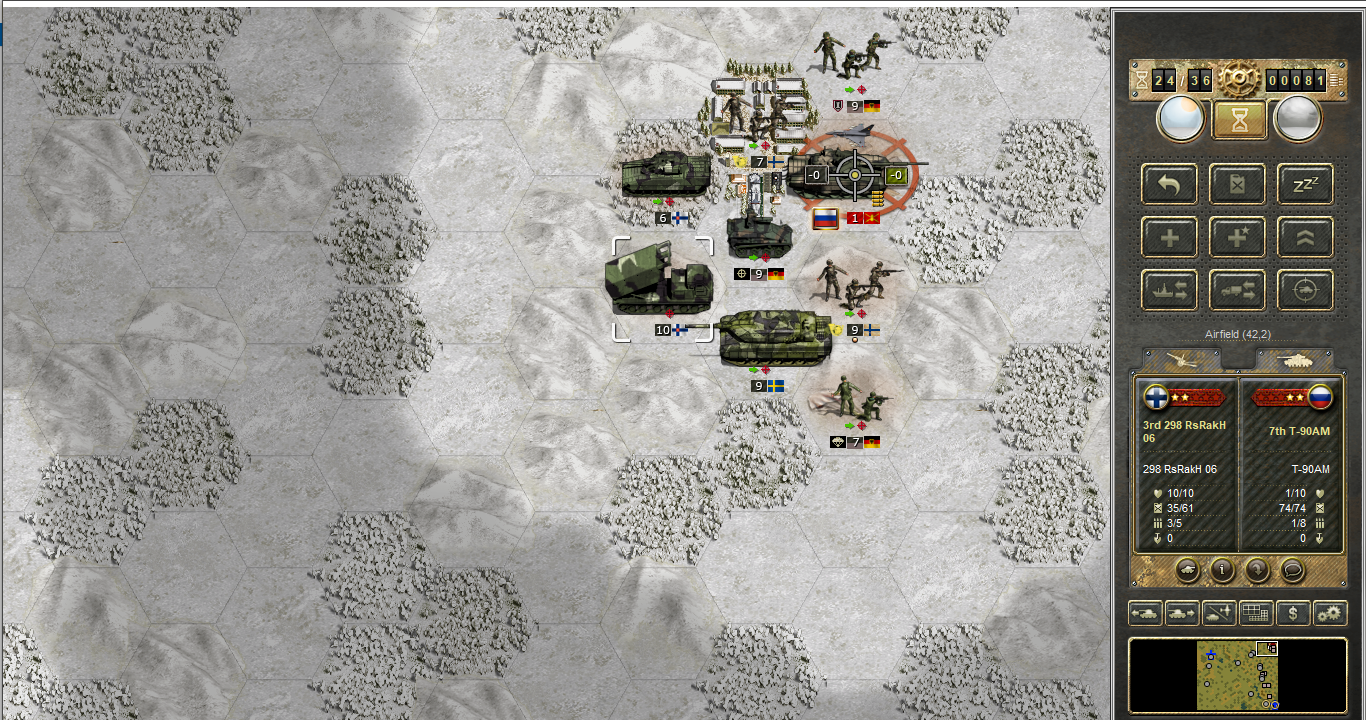The width and height of the screenshot is (1366, 720).
Task: Resupply the unit with the fuel can button
Action: pos(1237,184)
